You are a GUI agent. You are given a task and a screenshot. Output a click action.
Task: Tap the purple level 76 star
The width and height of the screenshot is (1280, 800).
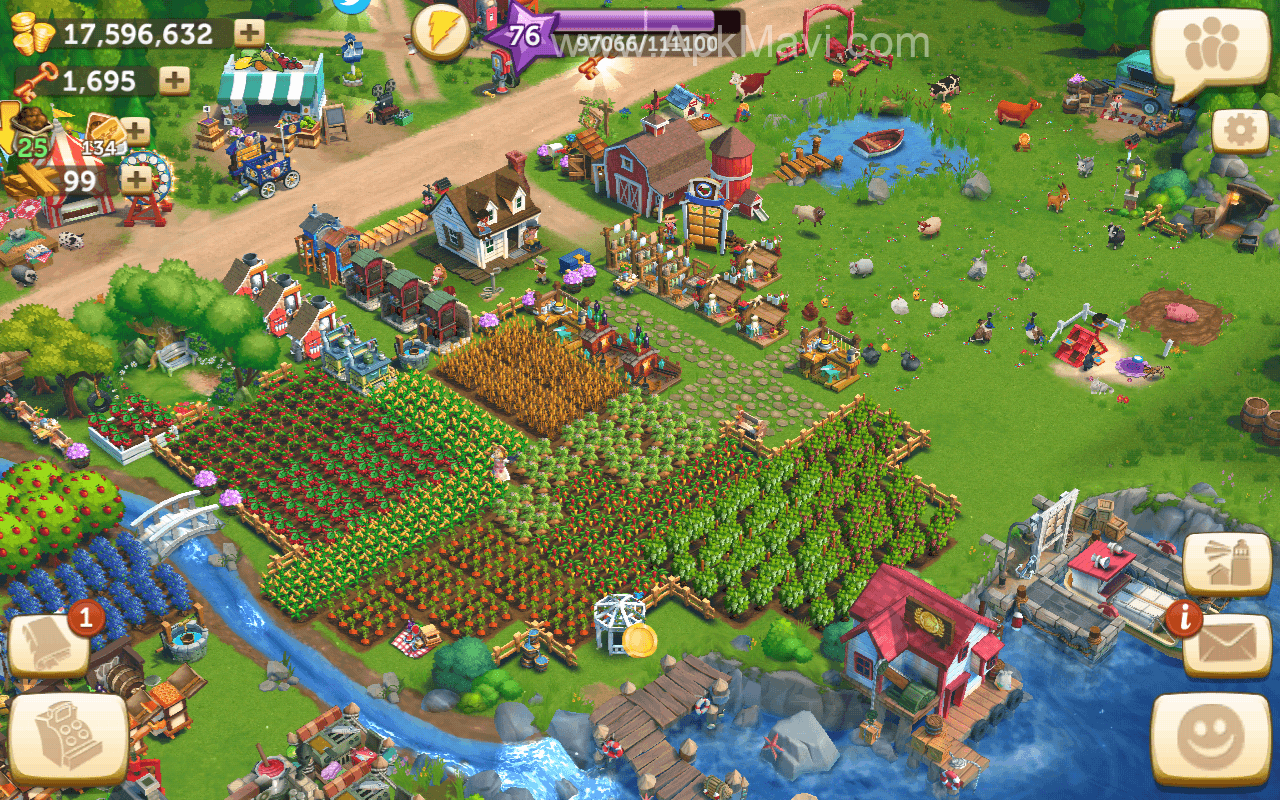click(523, 37)
